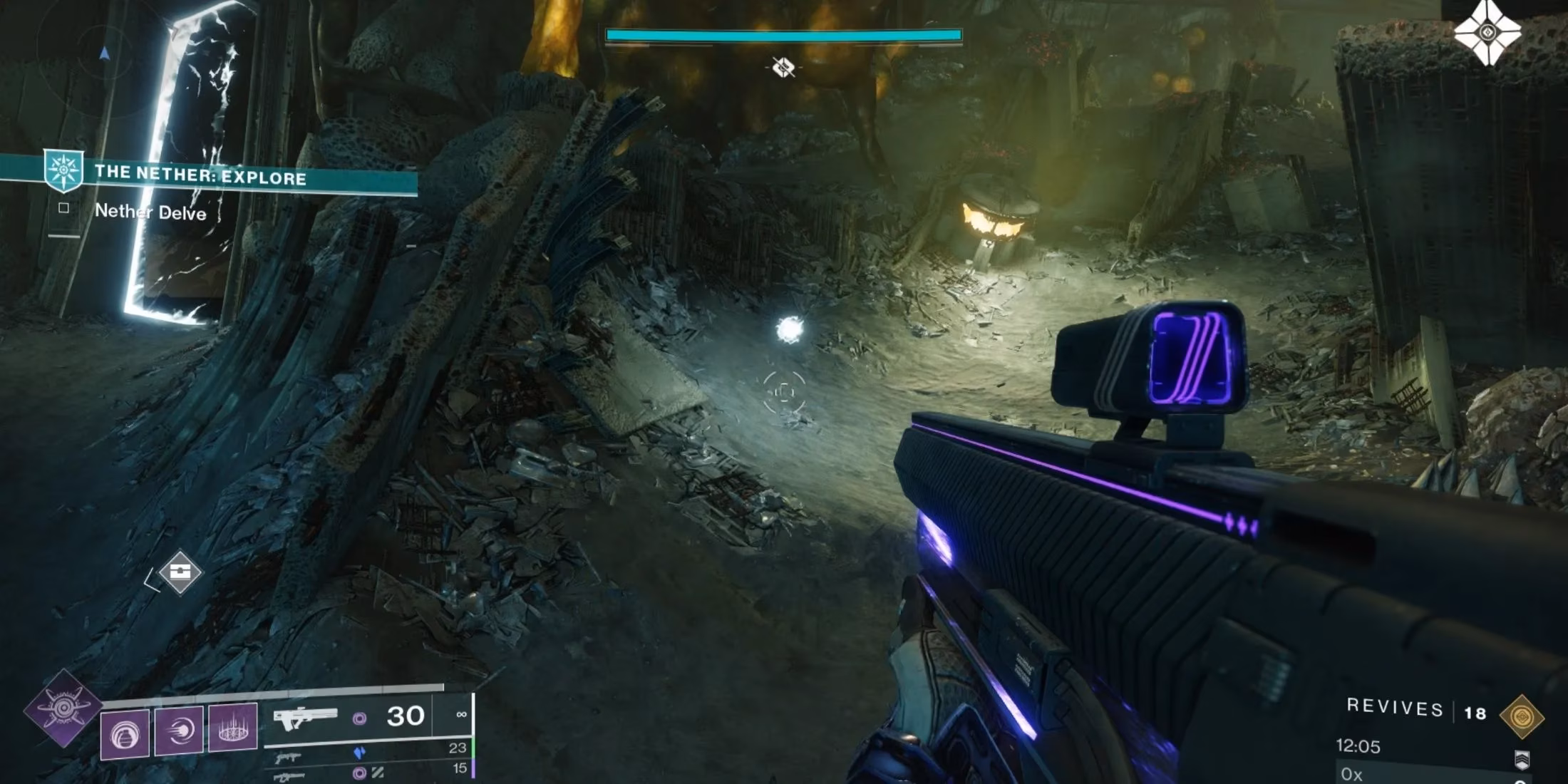Click the chest waypoint marker
This screenshot has width=1568, height=784.
click(180, 572)
